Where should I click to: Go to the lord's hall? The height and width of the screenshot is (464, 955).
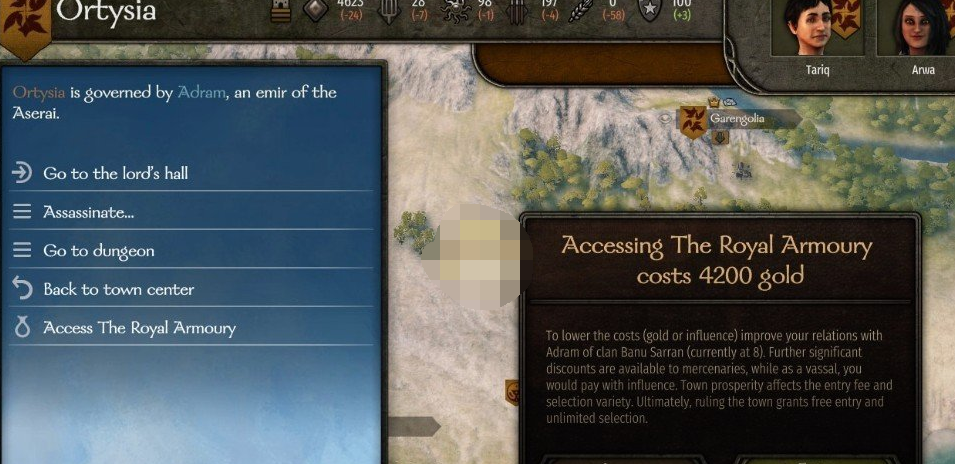coord(115,173)
